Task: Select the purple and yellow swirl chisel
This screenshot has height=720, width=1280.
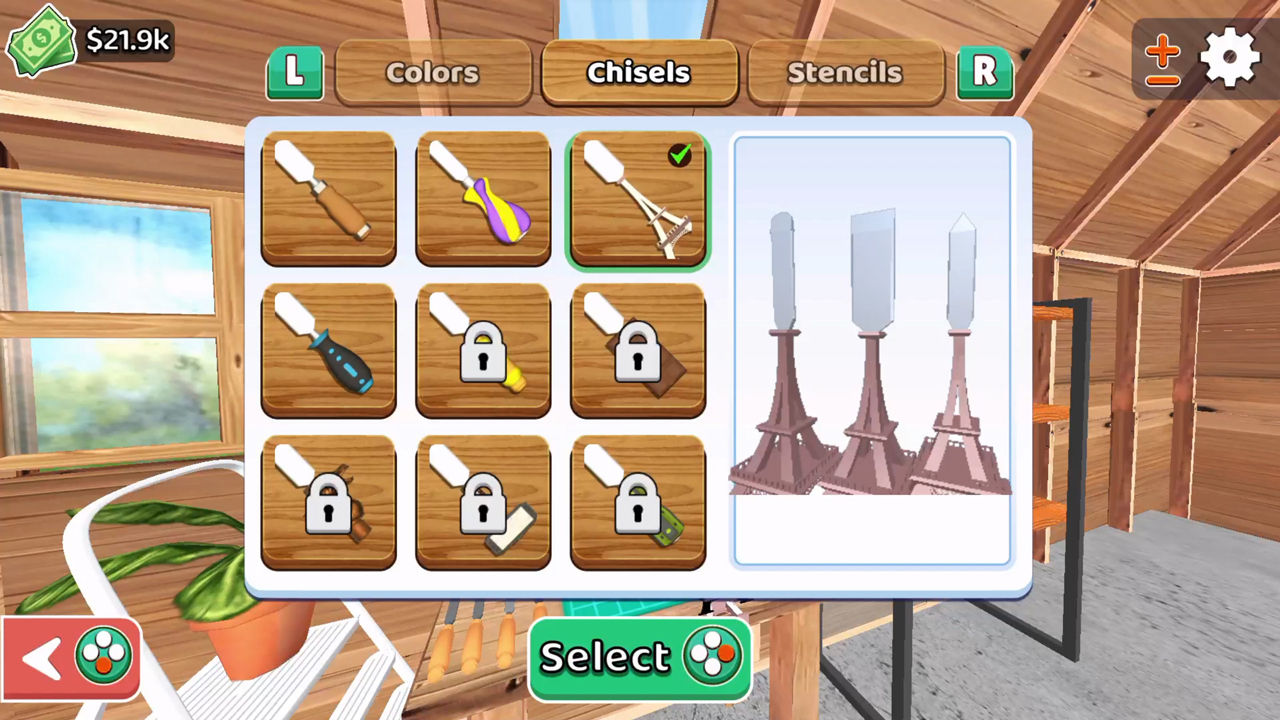Action: pos(483,198)
